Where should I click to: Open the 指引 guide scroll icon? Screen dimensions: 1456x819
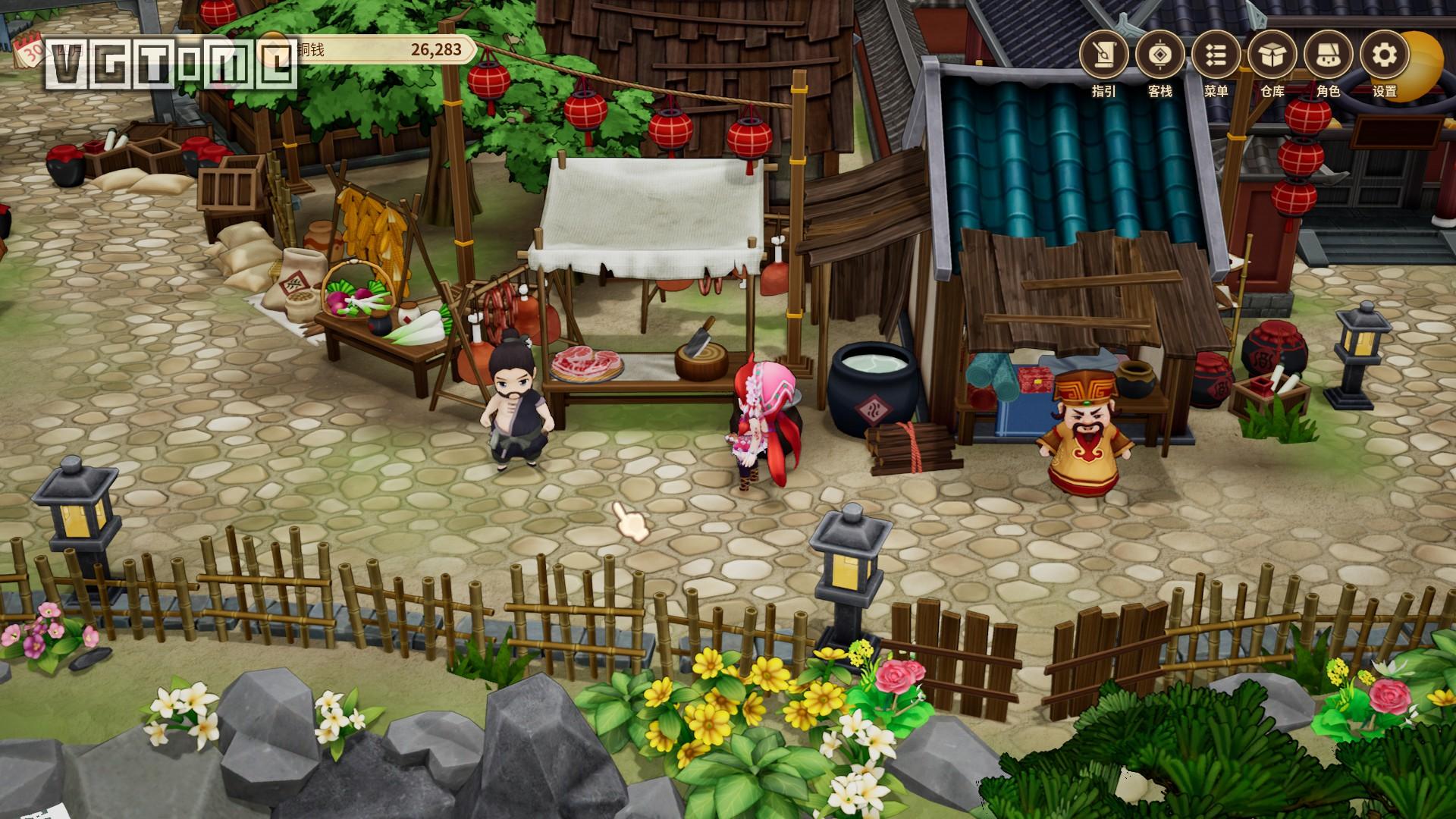pos(1103,55)
